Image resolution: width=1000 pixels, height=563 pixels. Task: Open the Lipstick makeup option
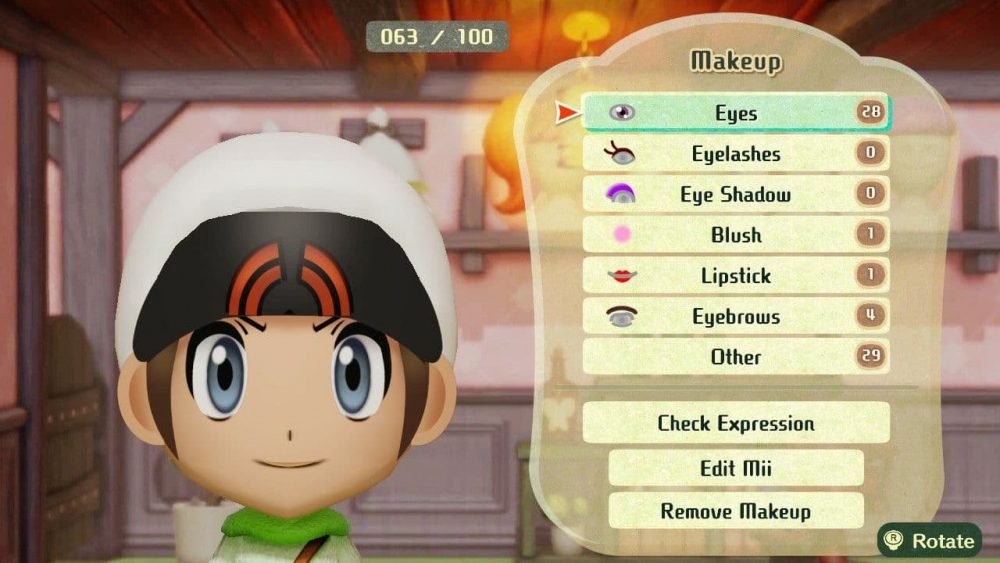tap(735, 276)
